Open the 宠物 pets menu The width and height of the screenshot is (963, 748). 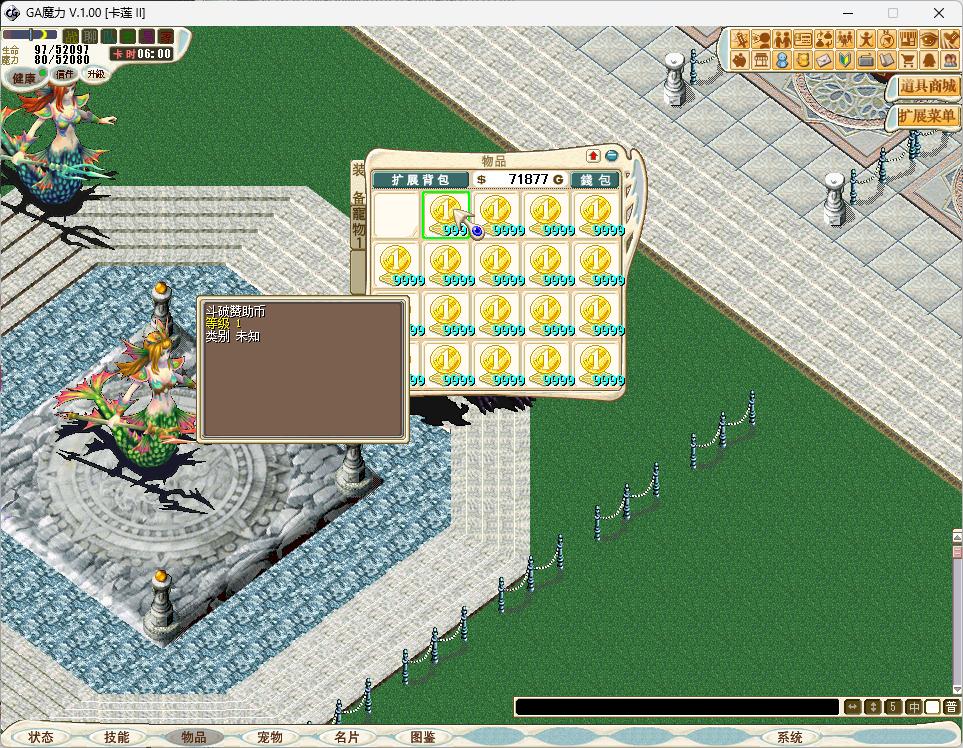click(x=270, y=737)
